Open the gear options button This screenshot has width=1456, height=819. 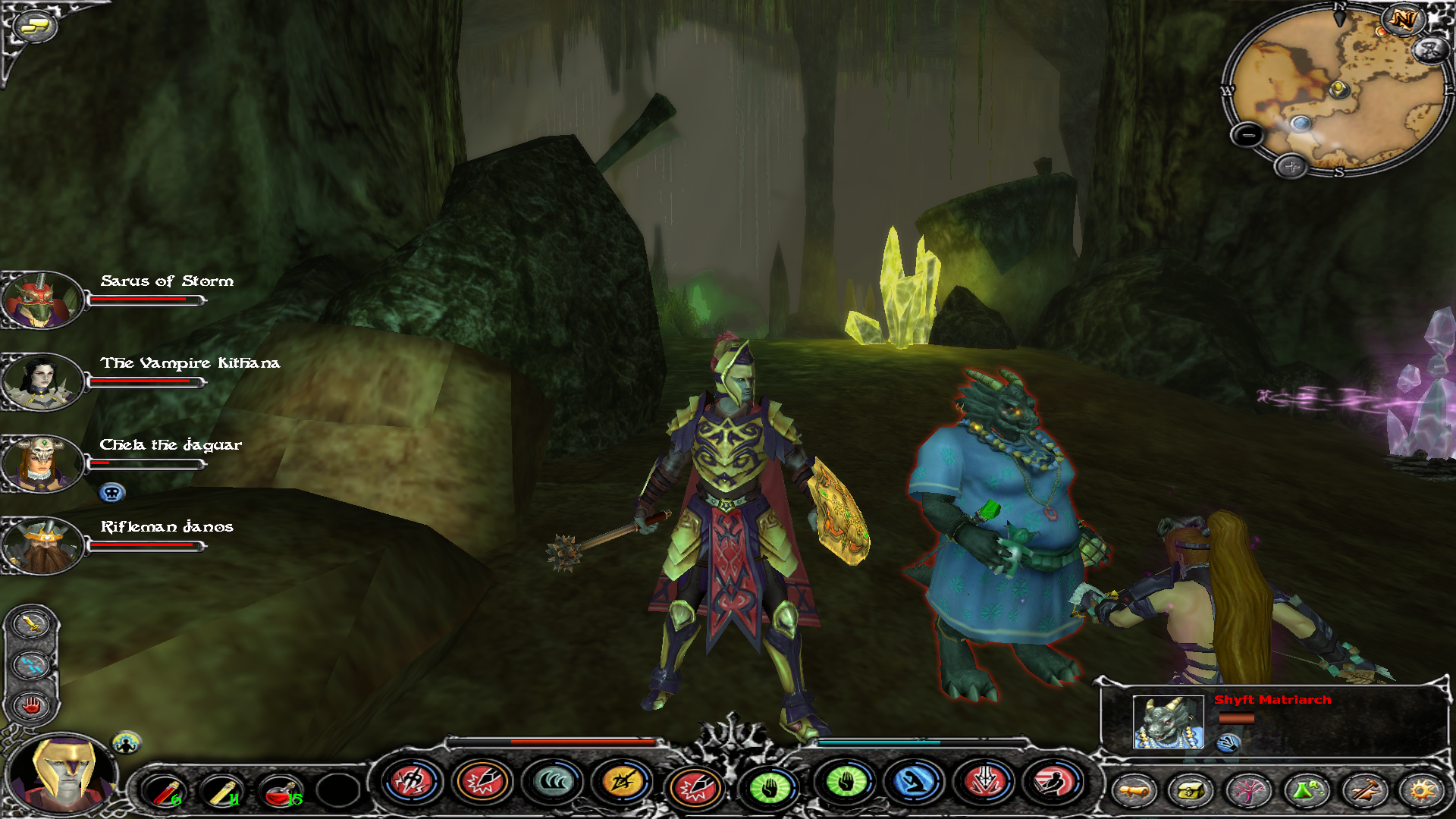[1421, 791]
